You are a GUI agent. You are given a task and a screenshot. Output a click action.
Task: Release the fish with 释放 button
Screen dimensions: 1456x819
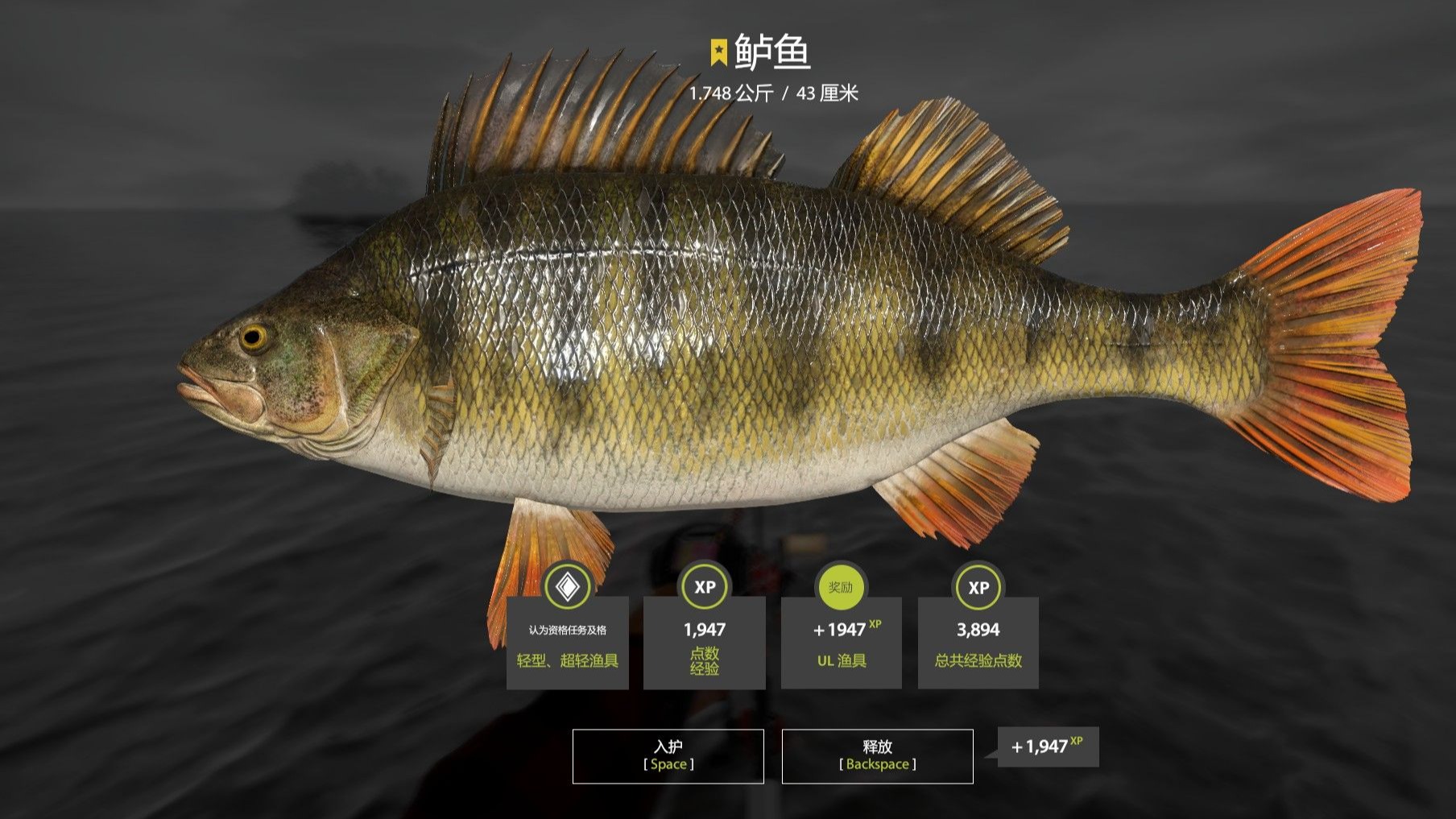click(877, 755)
